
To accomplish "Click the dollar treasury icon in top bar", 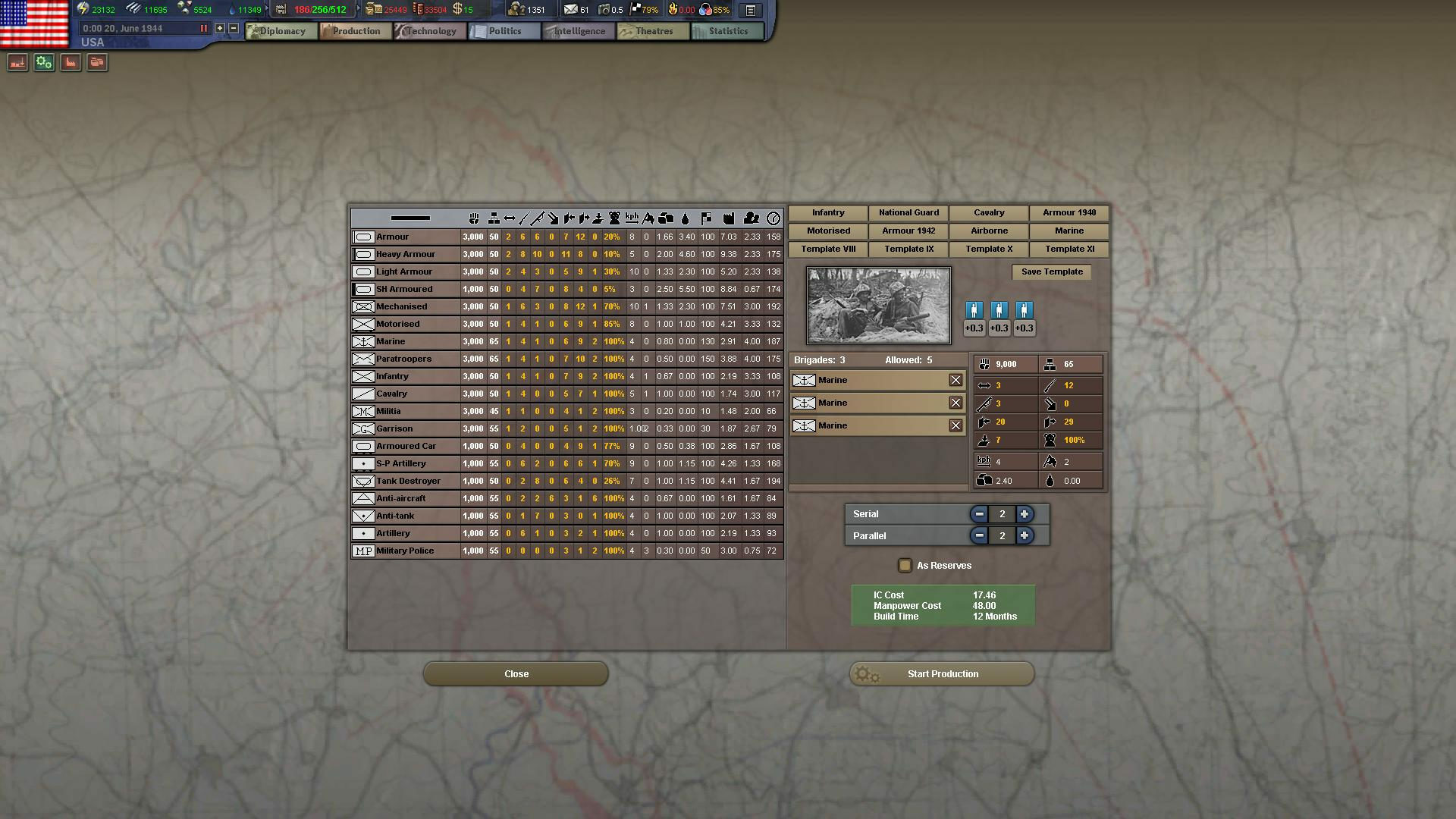I will click(x=458, y=10).
